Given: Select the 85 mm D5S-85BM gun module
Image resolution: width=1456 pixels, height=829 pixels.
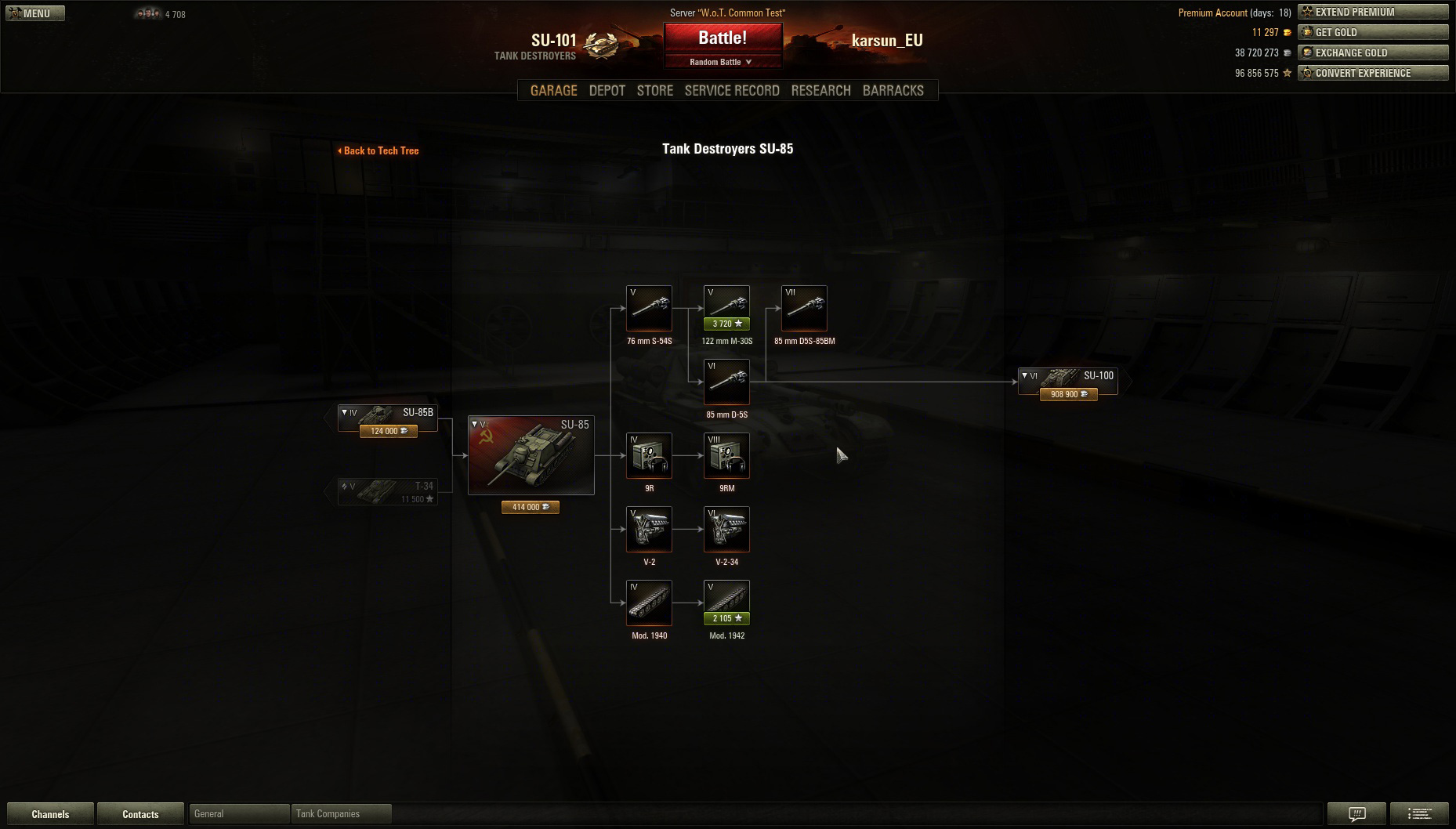Looking at the screenshot, I should coord(804,308).
